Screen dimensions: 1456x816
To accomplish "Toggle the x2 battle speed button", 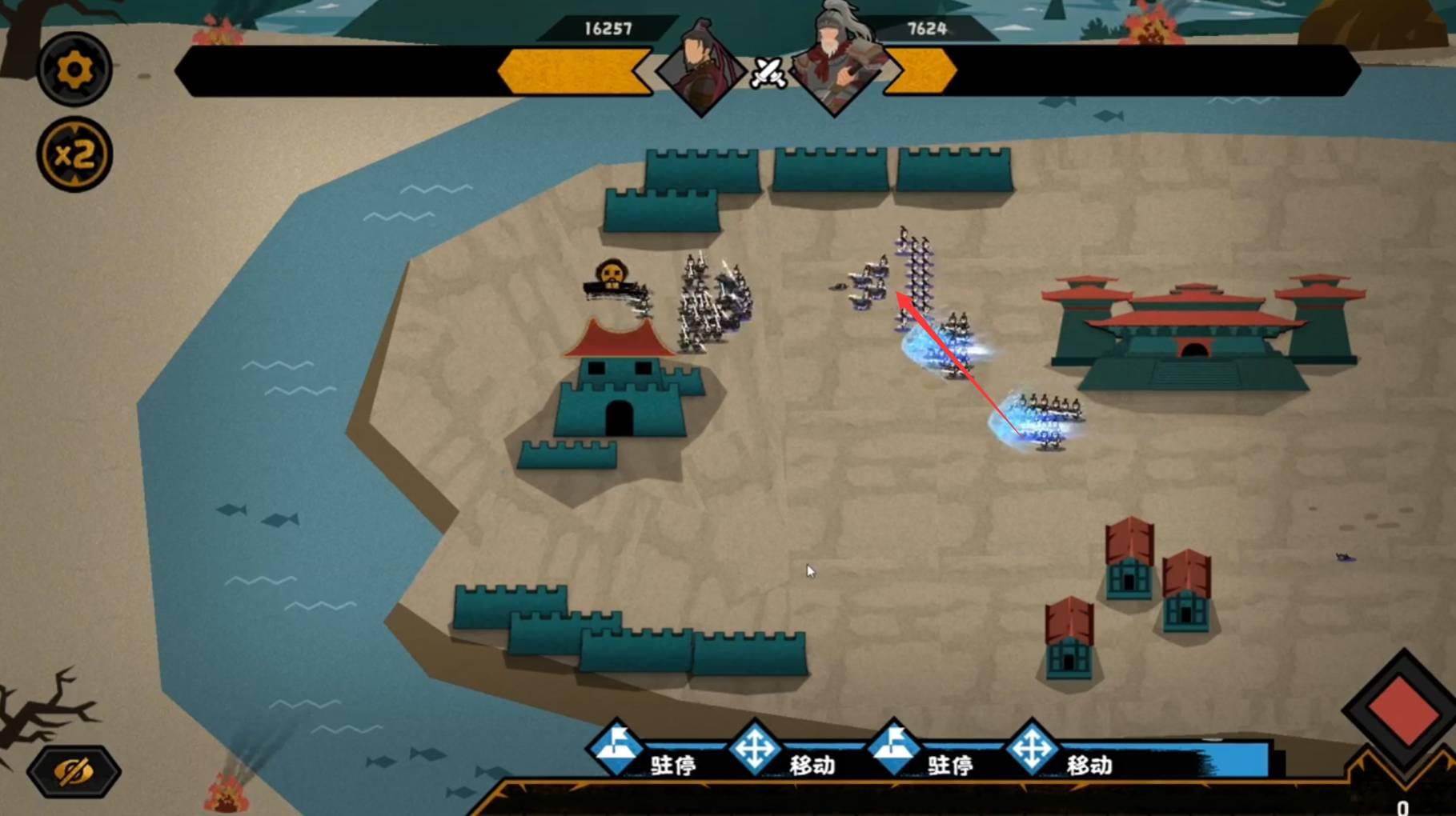I will [74, 154].
